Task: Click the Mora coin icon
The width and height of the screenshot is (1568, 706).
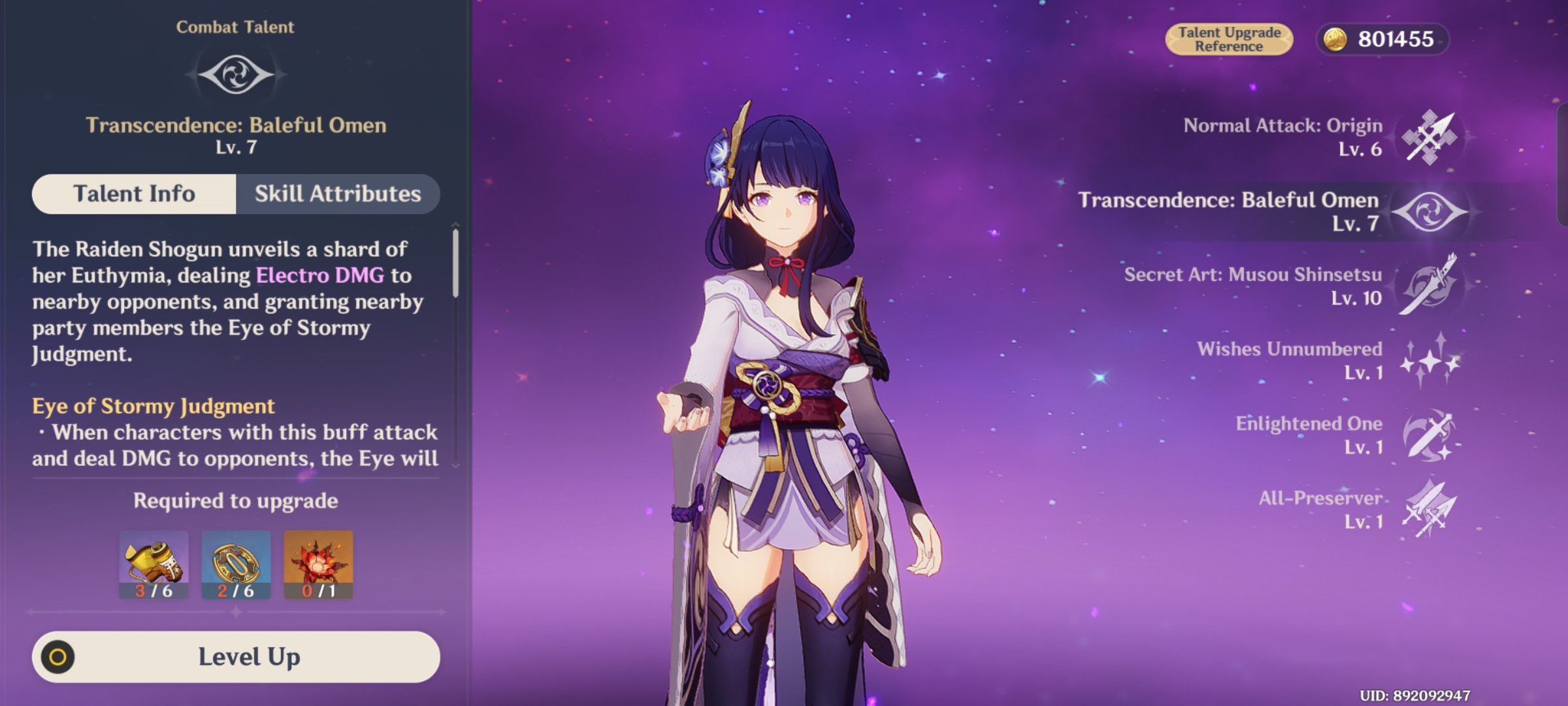Action: [x=1337, y=39]
